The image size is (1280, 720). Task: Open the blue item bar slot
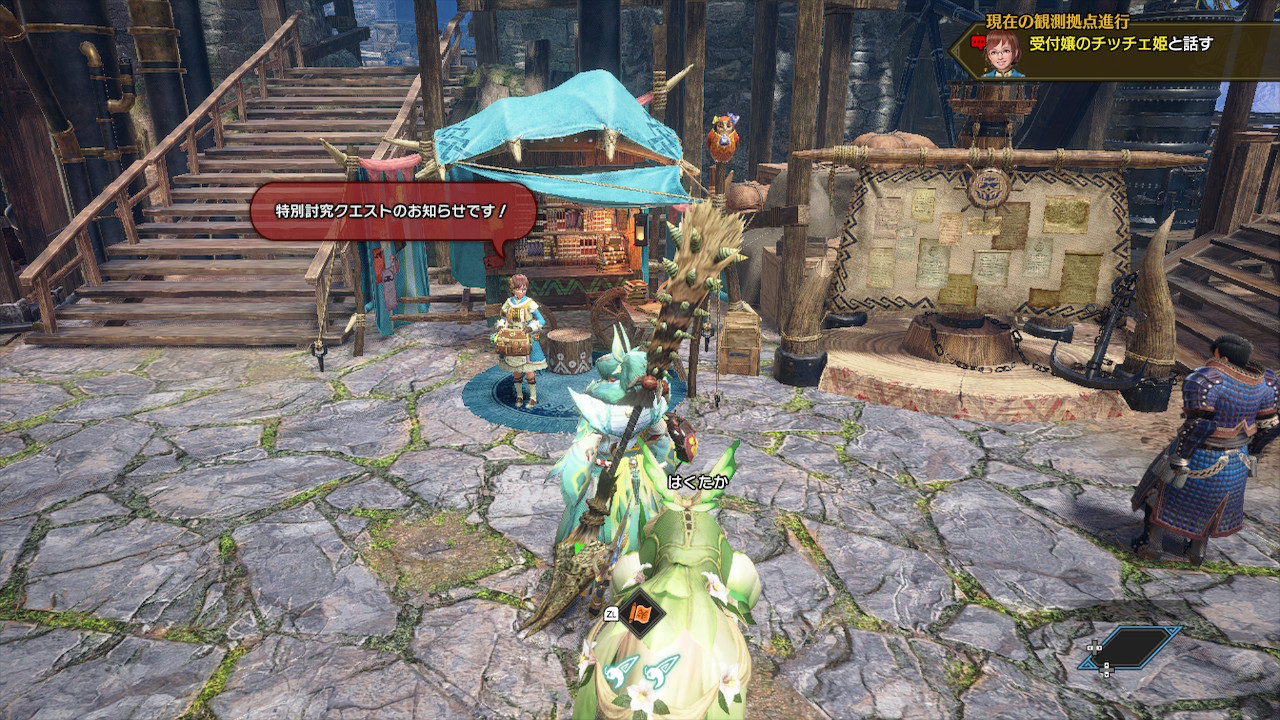click(1135, 648)
